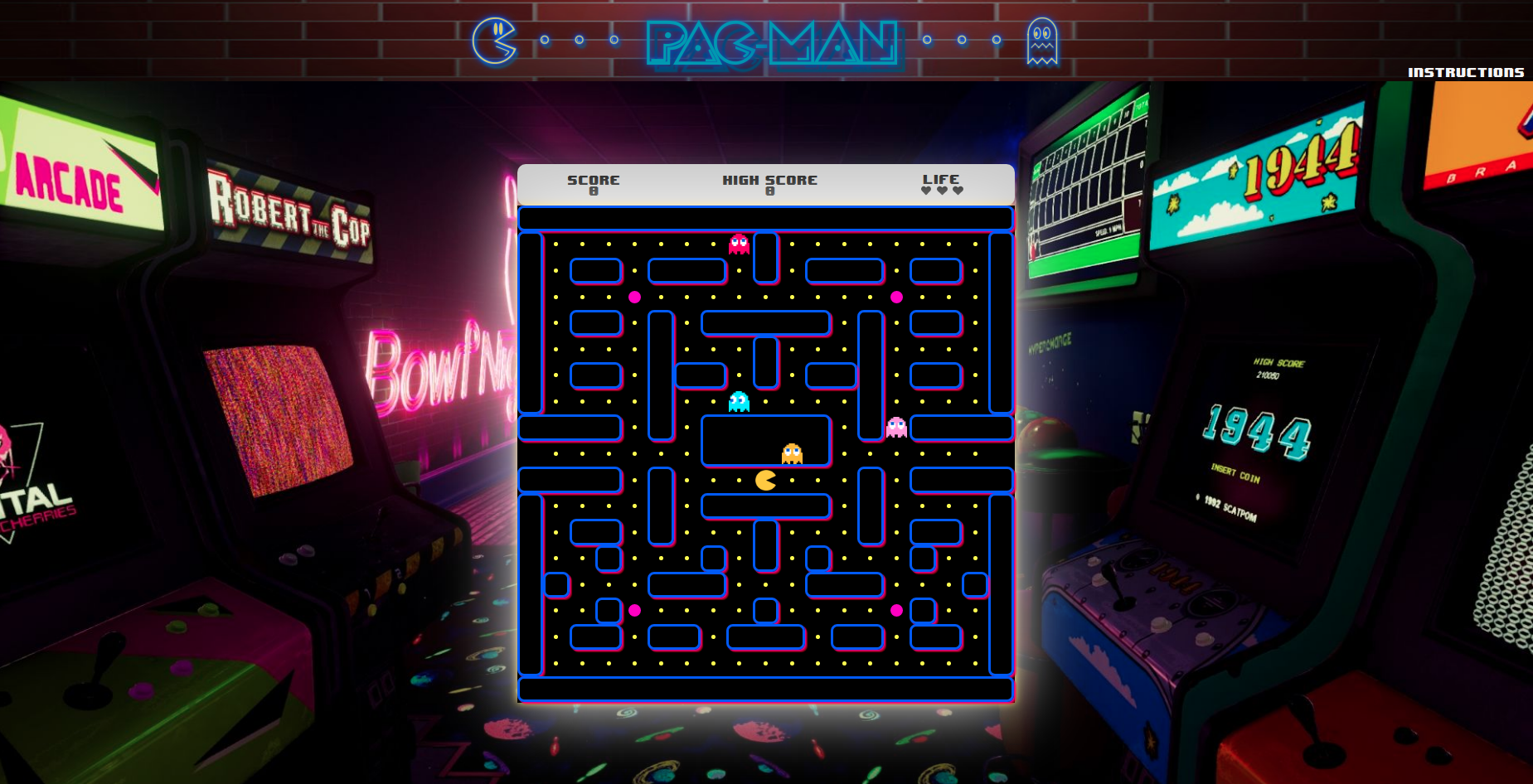This screenshot has width=1533, height=784.
Task: Click the ghost house in the maze center
Action: click(766, 441)
